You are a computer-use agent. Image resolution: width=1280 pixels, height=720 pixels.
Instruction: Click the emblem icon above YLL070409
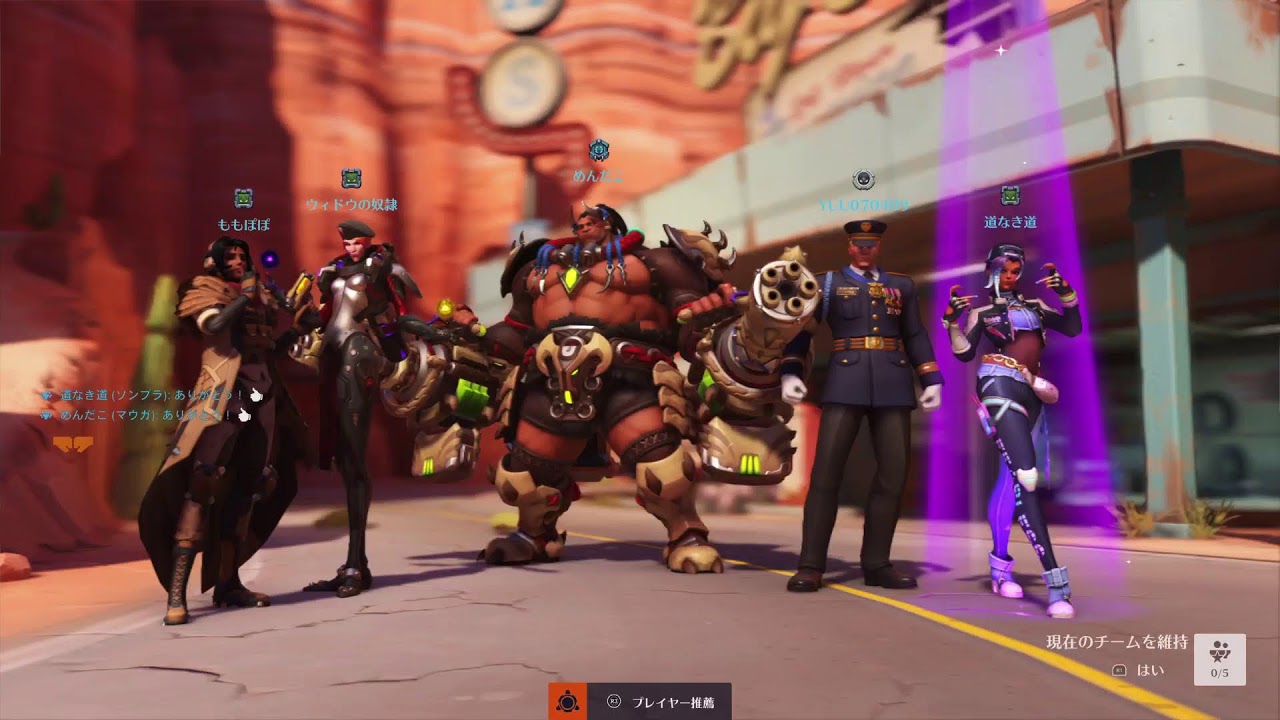point(863,180)
